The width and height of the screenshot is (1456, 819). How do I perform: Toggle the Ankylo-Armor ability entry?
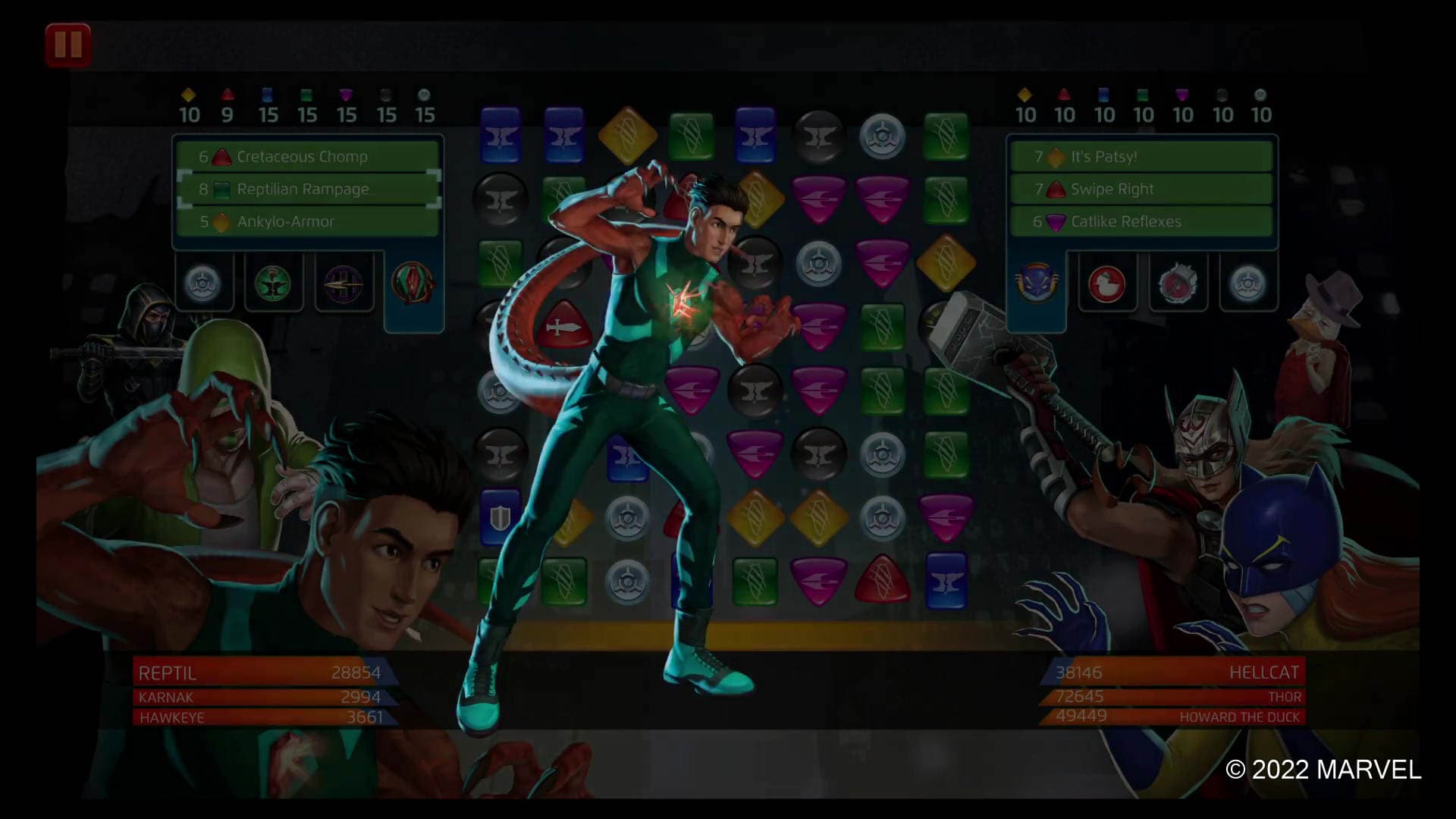tap(303, 222)
